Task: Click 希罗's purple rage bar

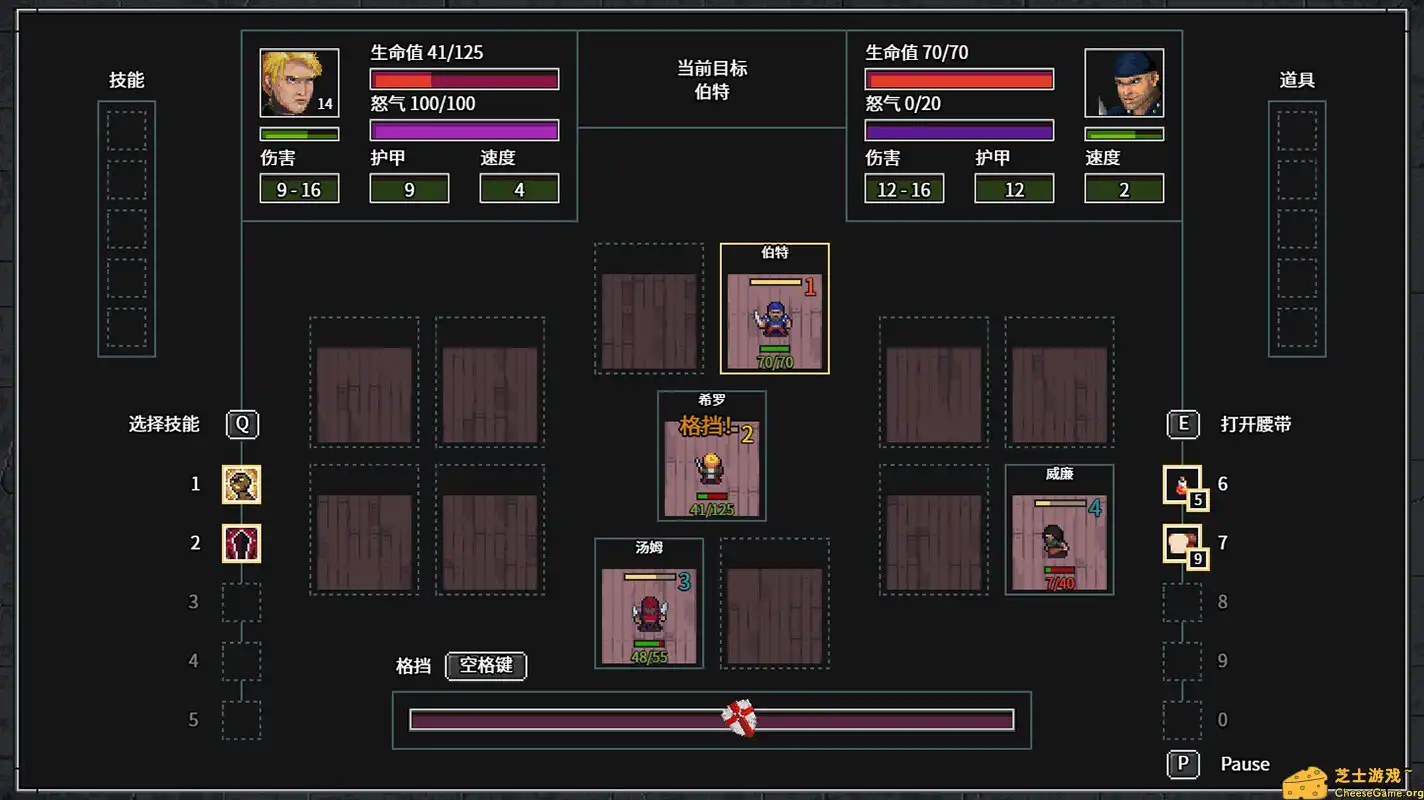Action: coord(464,129)
